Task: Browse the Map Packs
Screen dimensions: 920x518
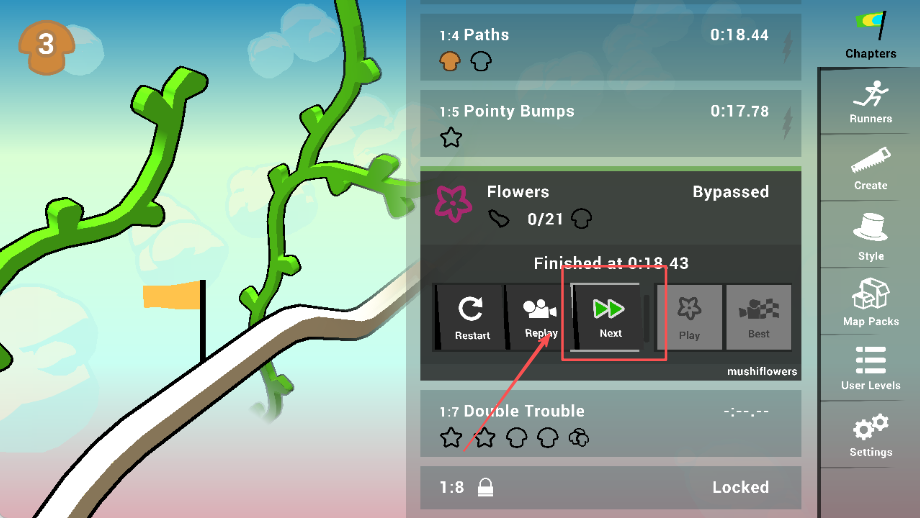Action: coord(870,302)
